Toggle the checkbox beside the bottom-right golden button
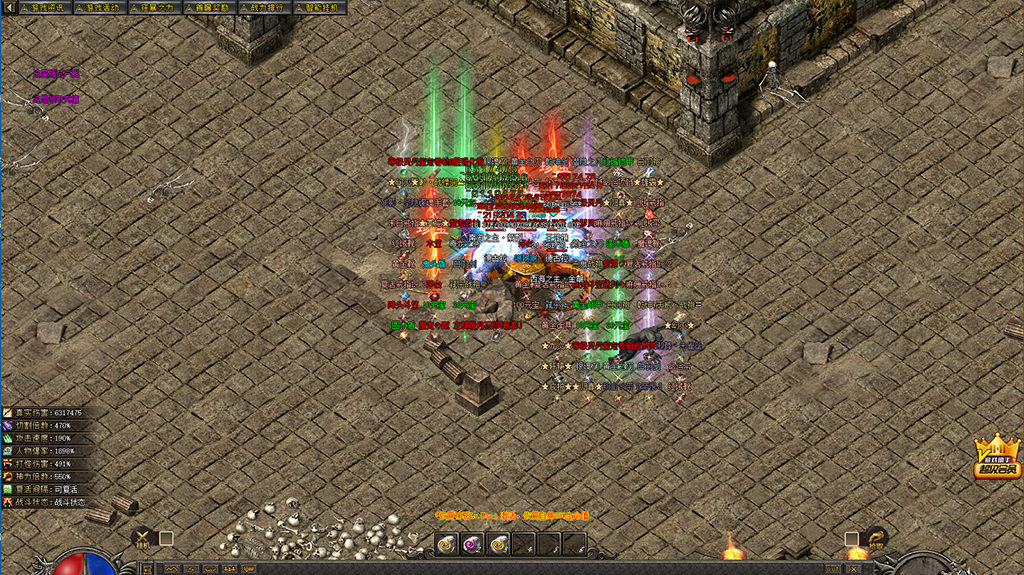The image size is (1024, 575). 852,538
